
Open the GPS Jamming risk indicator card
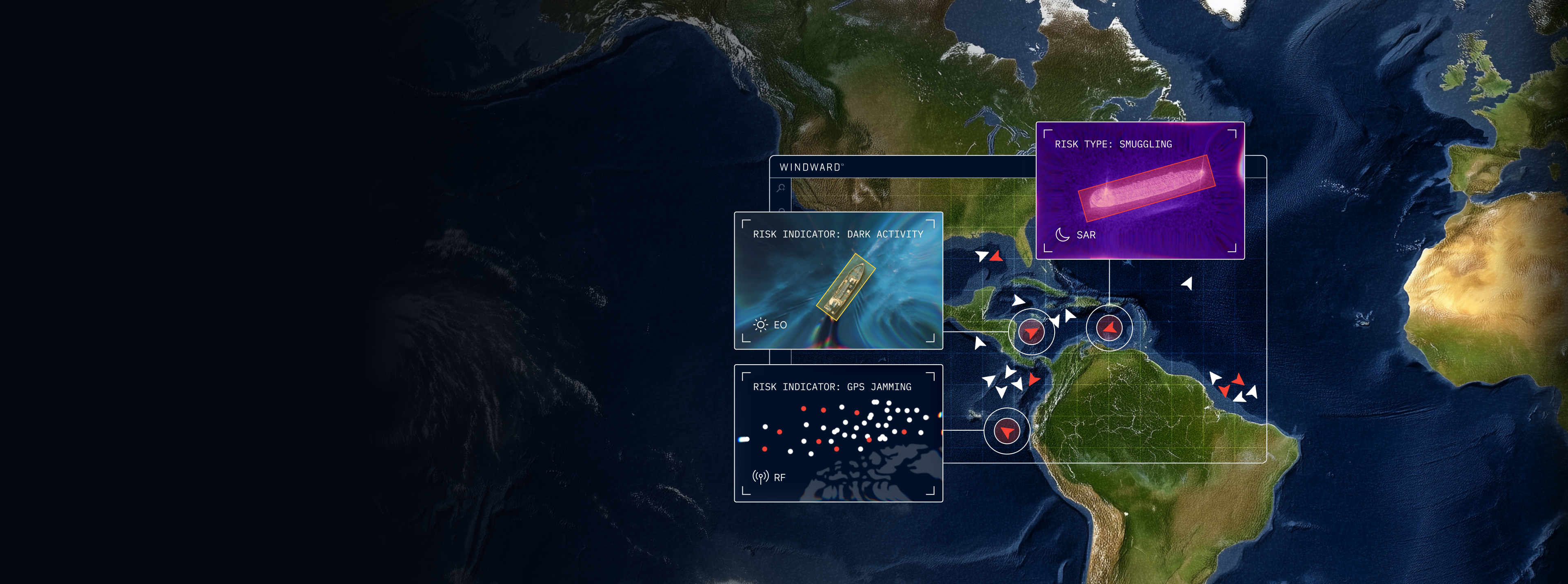pyautogui.click(x=838, y=433)
